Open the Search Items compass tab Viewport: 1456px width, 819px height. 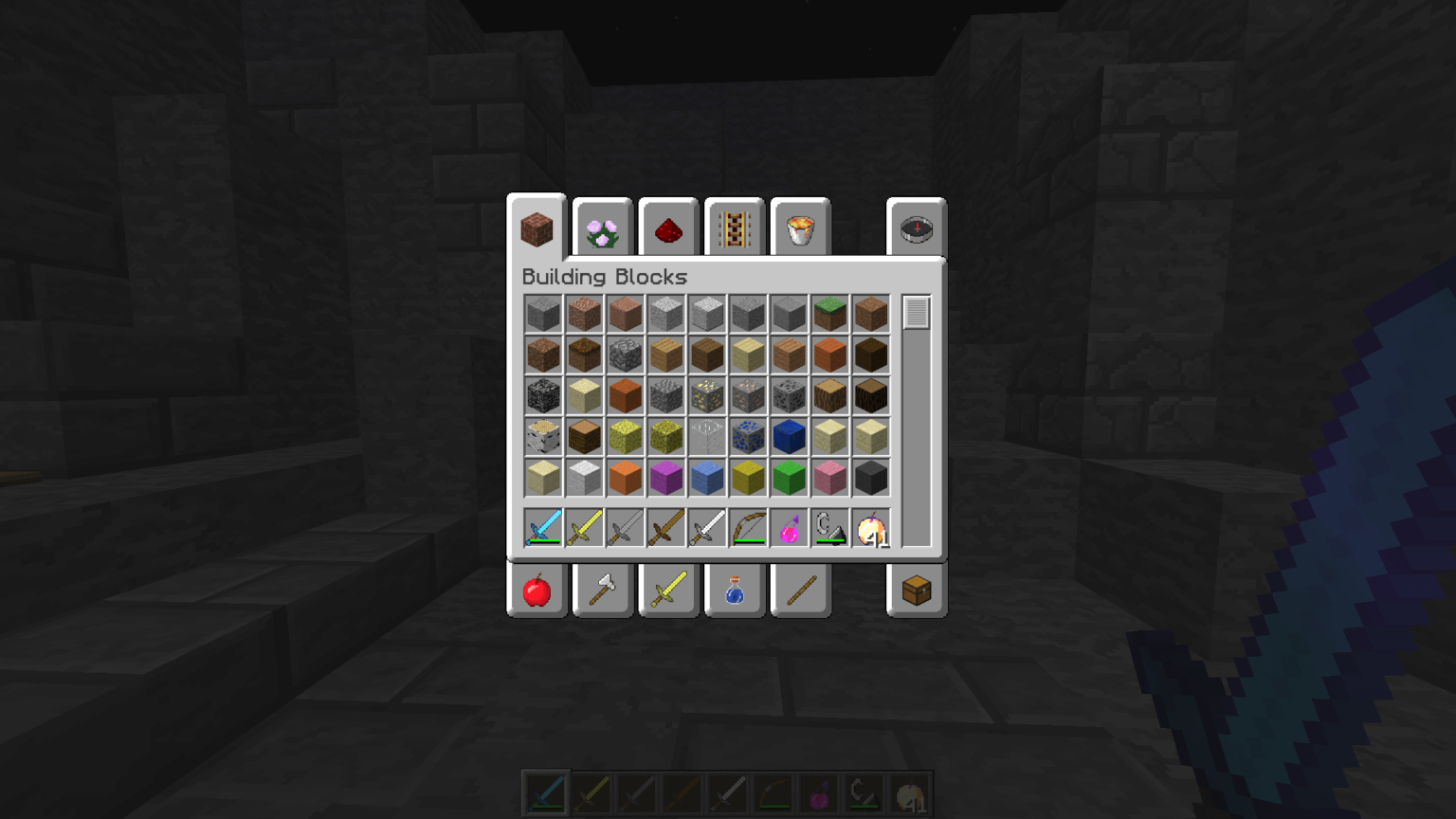pos(916,227)
